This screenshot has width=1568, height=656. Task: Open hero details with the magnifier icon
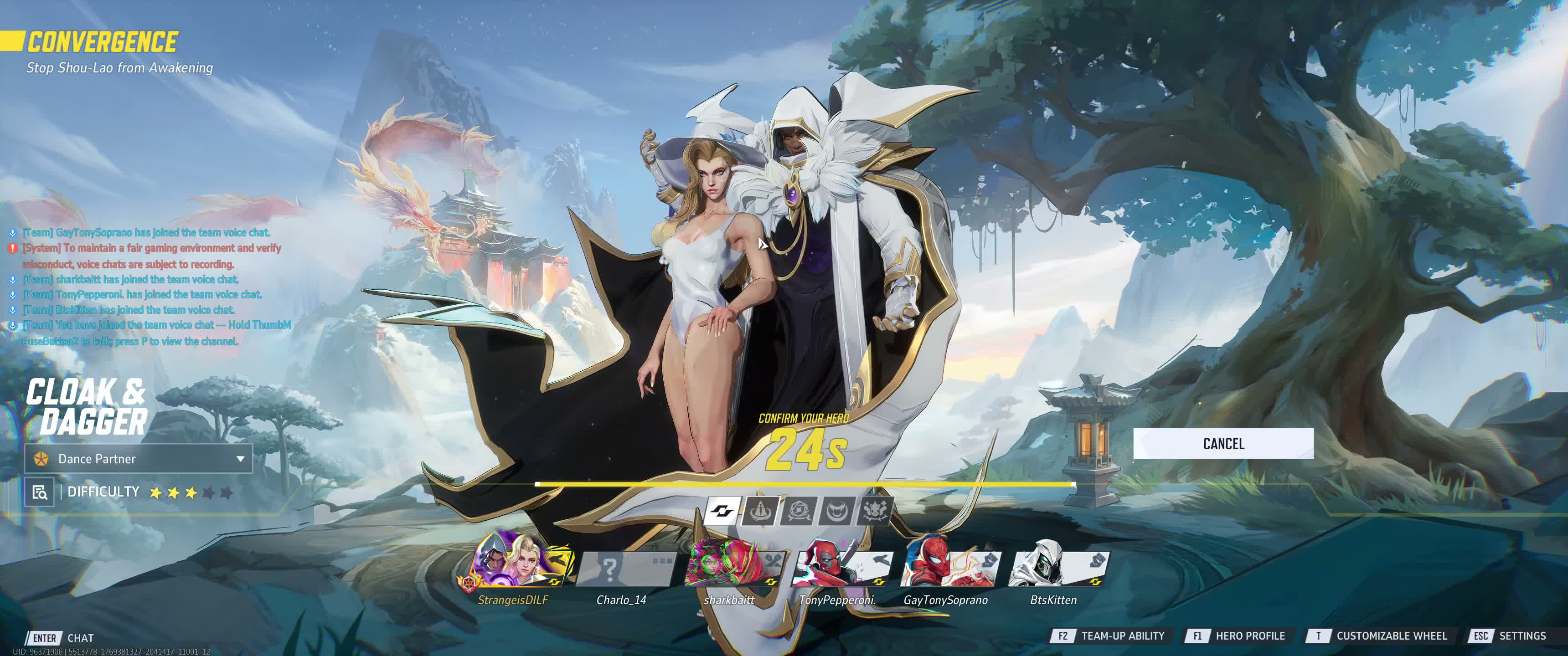point(40,492)
